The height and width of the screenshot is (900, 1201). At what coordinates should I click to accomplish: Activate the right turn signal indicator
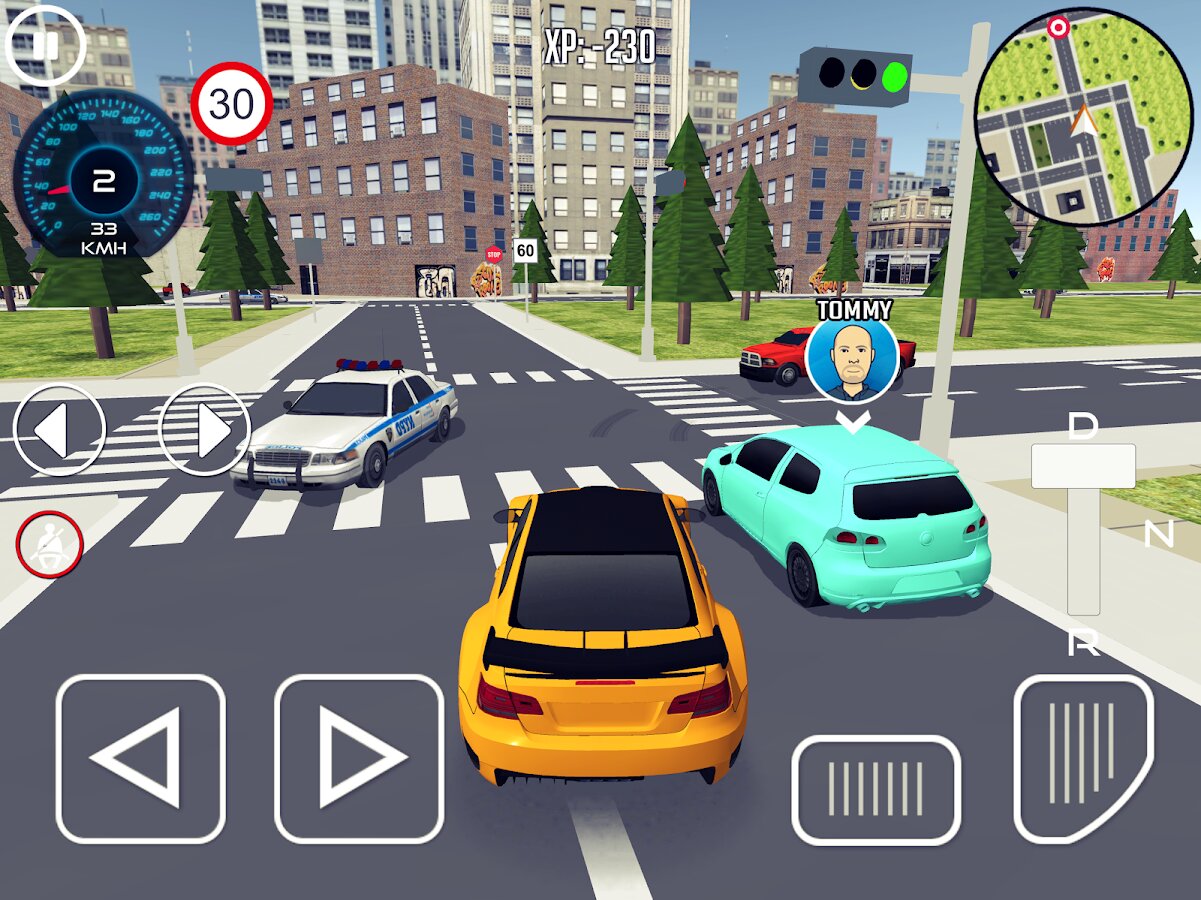click(x=205, y=430)
